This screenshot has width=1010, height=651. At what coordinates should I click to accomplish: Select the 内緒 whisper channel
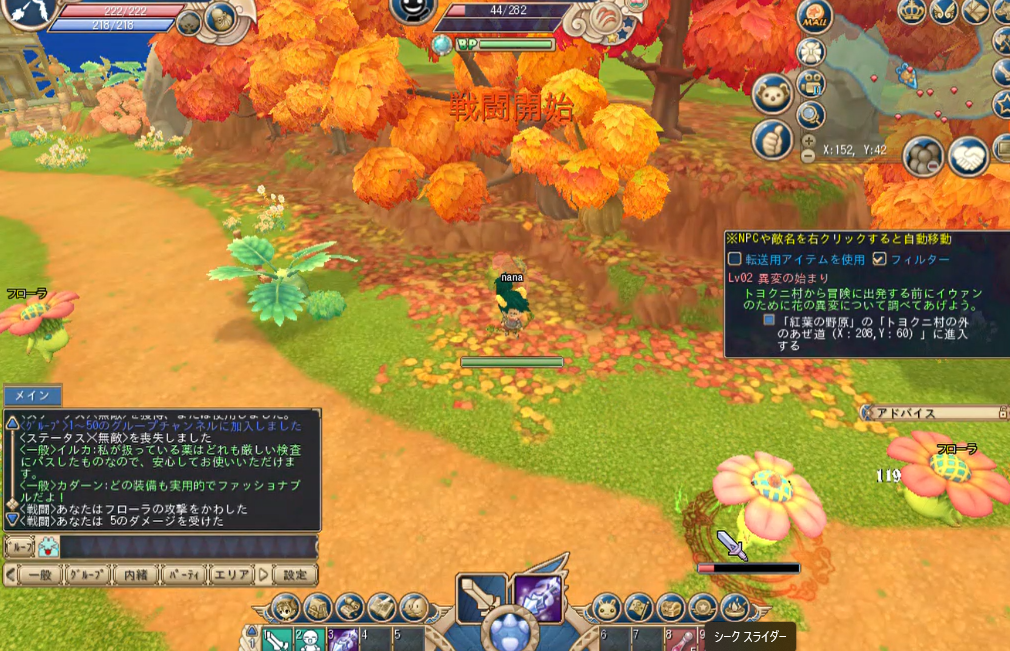pos(135,575)
